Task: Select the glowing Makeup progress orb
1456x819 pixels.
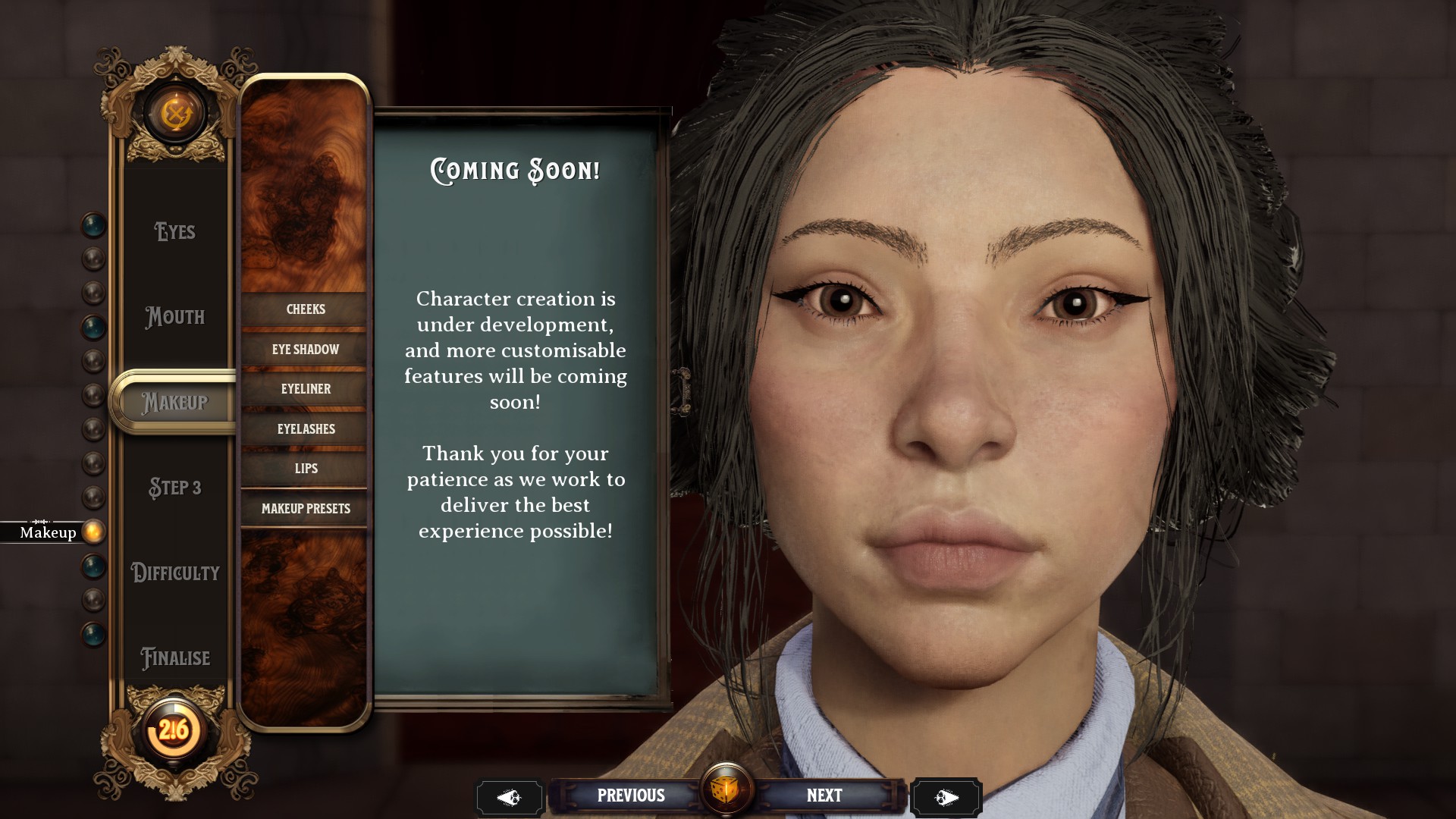Action: (x=93, y=532)
